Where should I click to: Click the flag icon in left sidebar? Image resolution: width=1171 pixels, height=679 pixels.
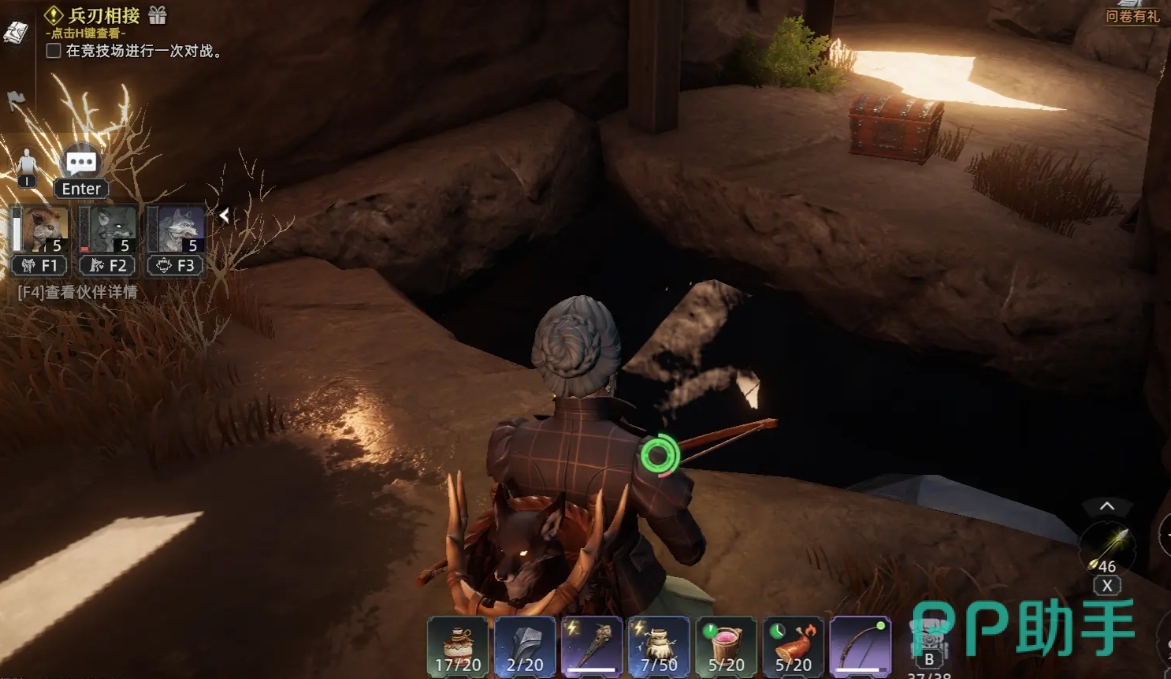coord(15,100)
